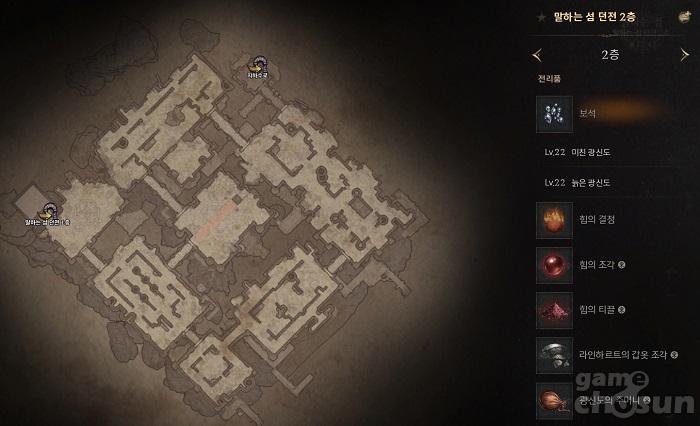Select the 힘의 티끌 red dust item

coord(554,310)
